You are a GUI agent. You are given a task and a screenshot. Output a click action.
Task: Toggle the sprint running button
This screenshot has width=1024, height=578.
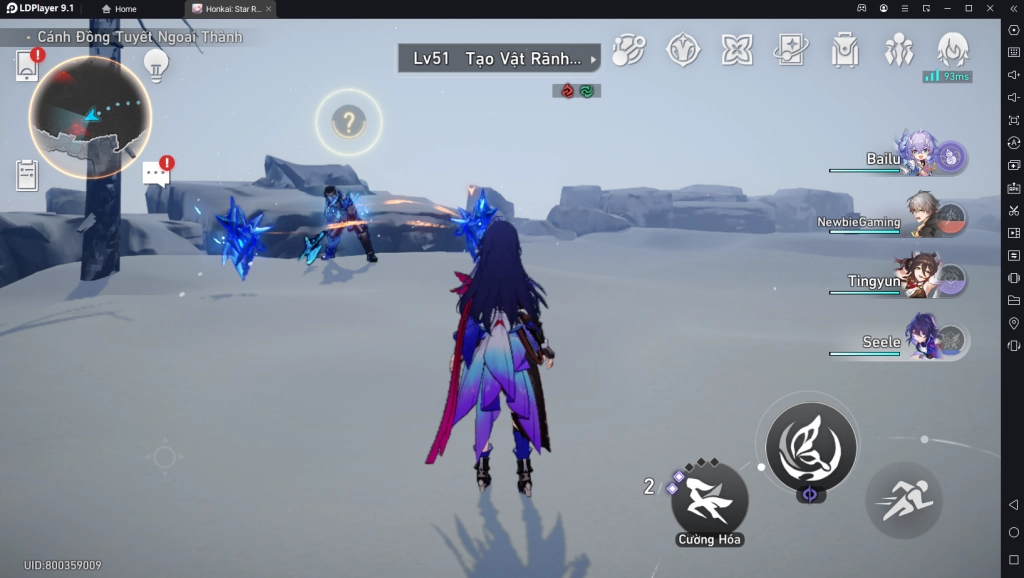902,499
